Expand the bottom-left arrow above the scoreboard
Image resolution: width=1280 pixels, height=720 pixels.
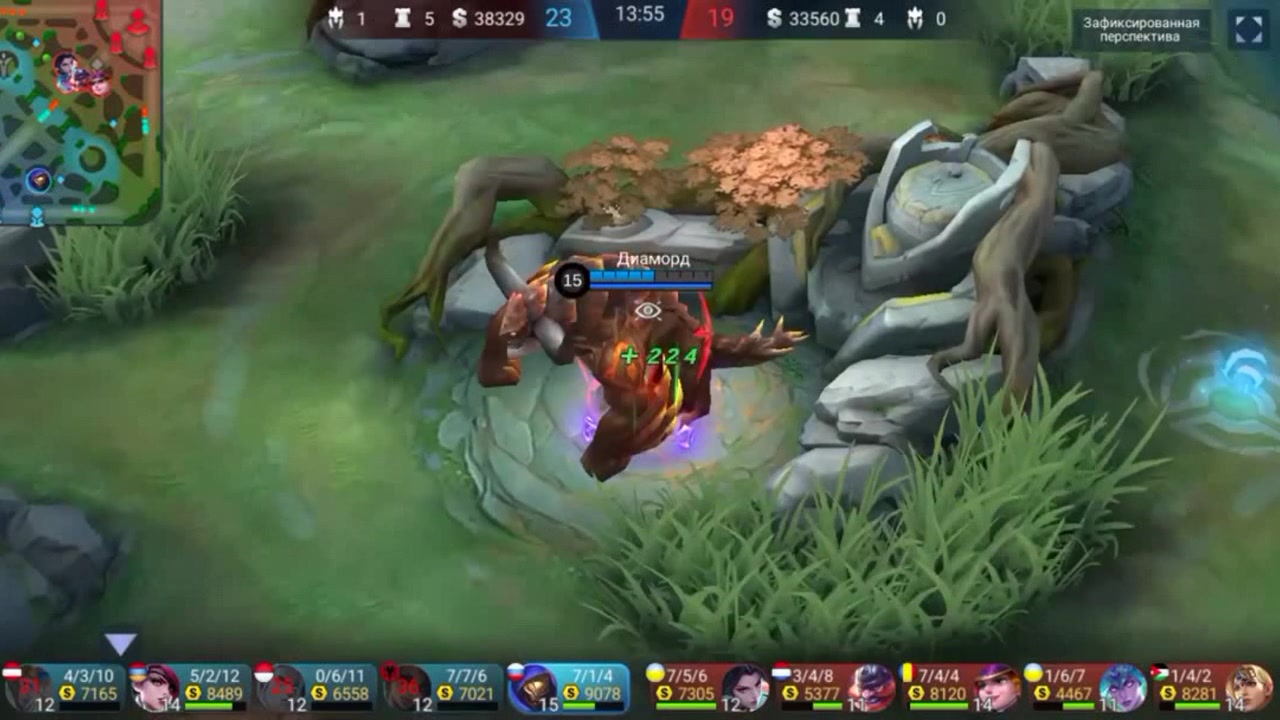[120, 645]
